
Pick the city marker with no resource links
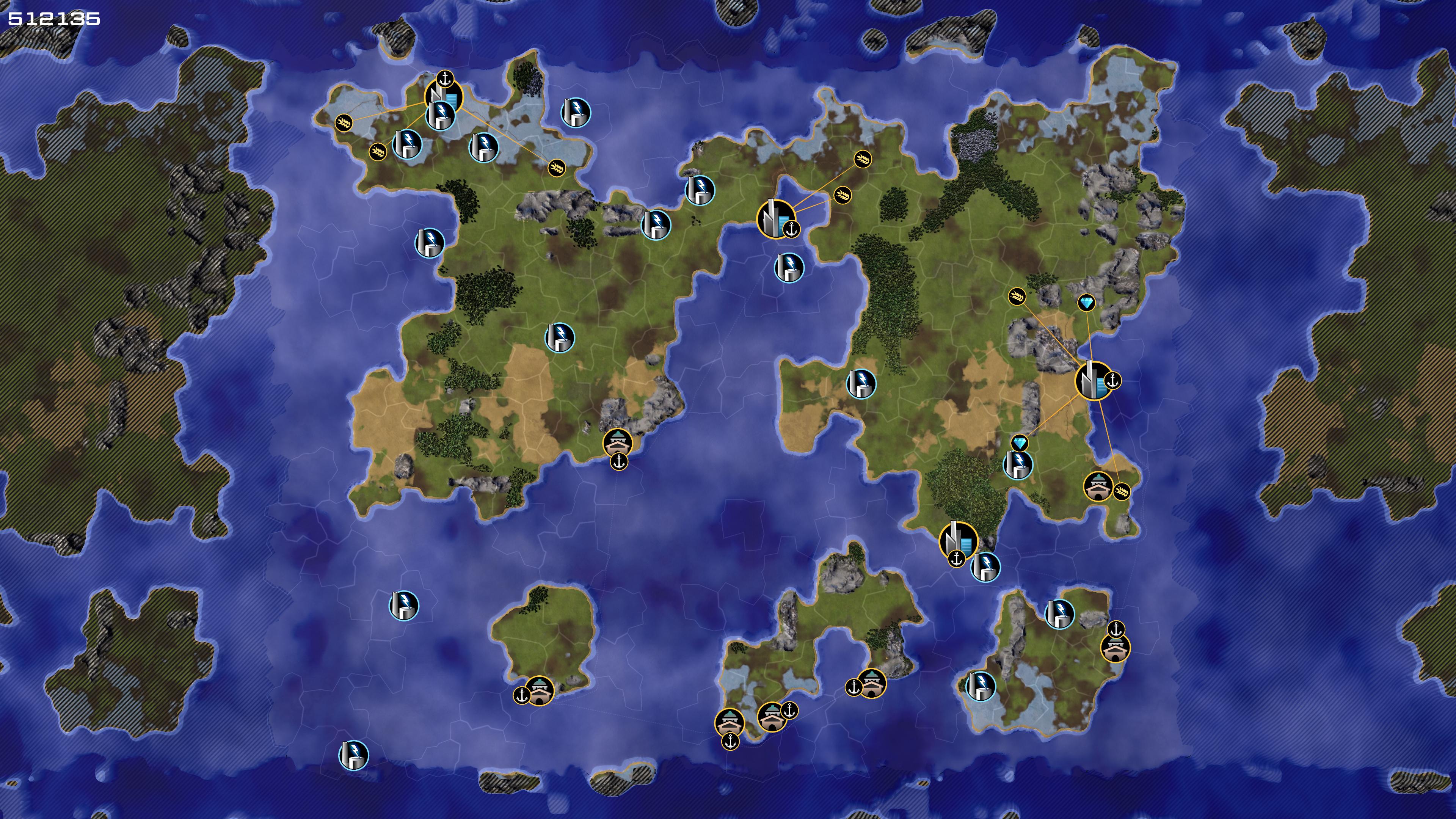coord(958,541)
